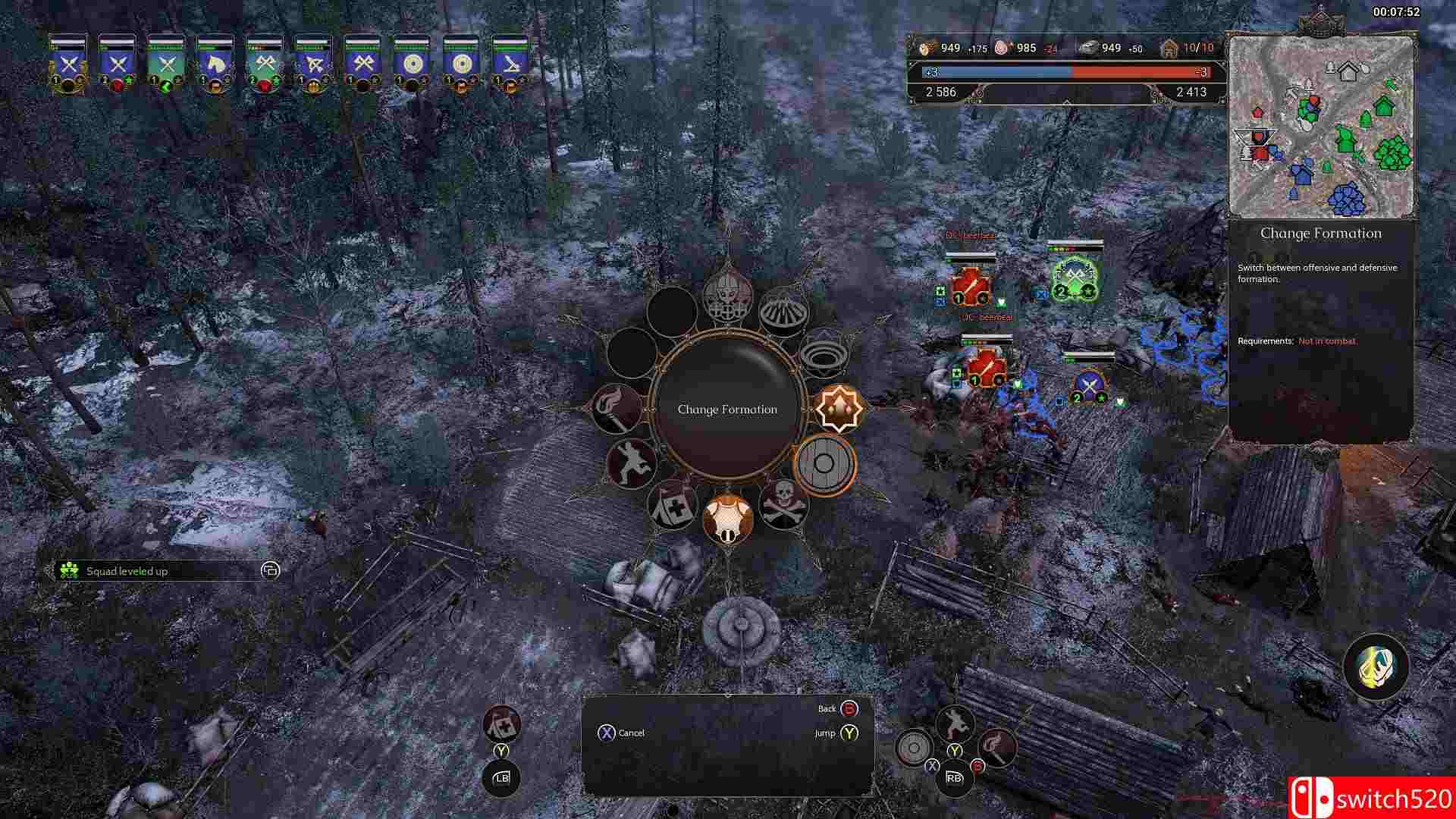Click the medic tent icon on the wheel
The image size is (1456, 819).
tap(673, 510)
